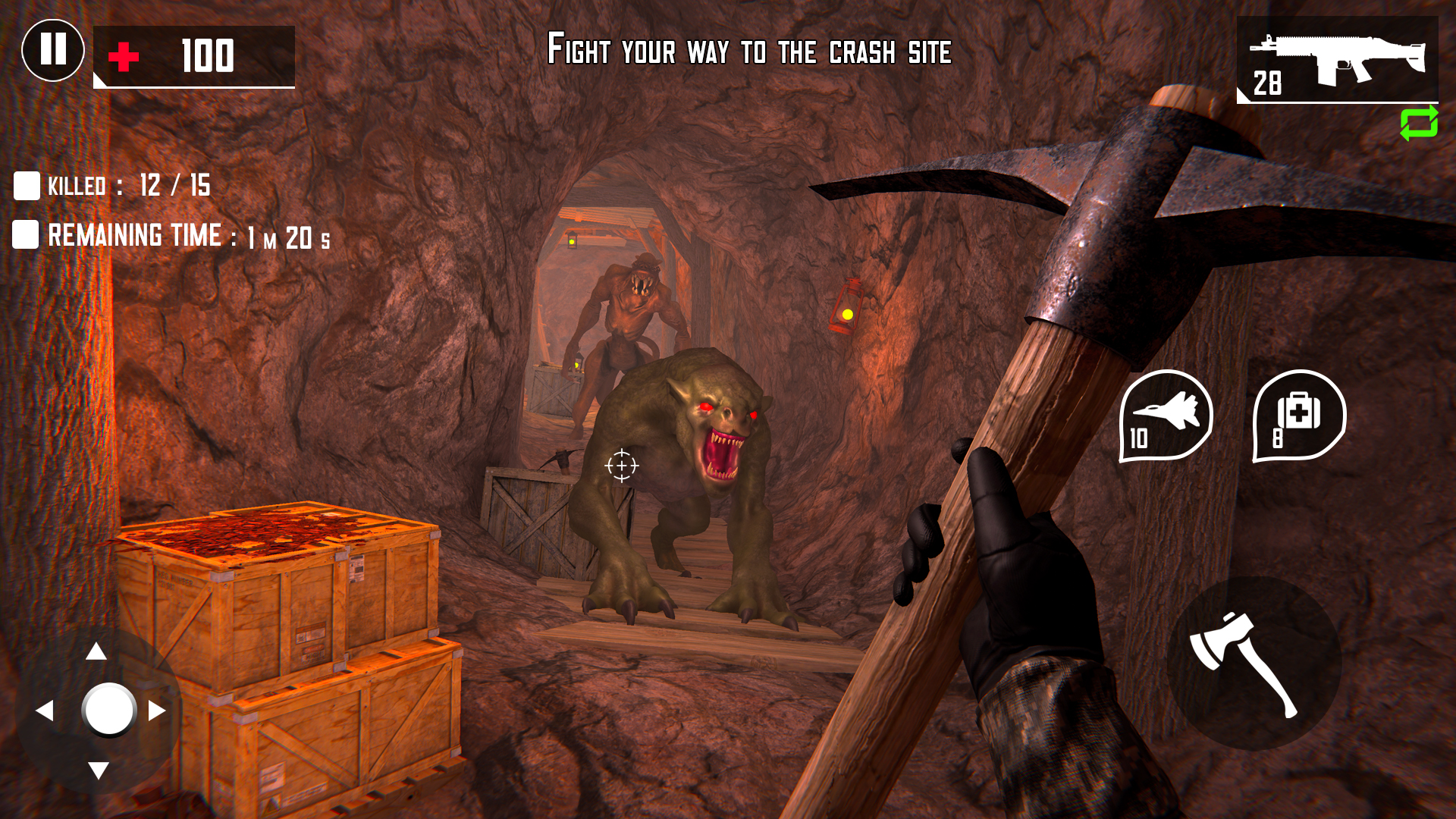Tap the red cross health icon

pyautogui.click(x=123, y=55)
